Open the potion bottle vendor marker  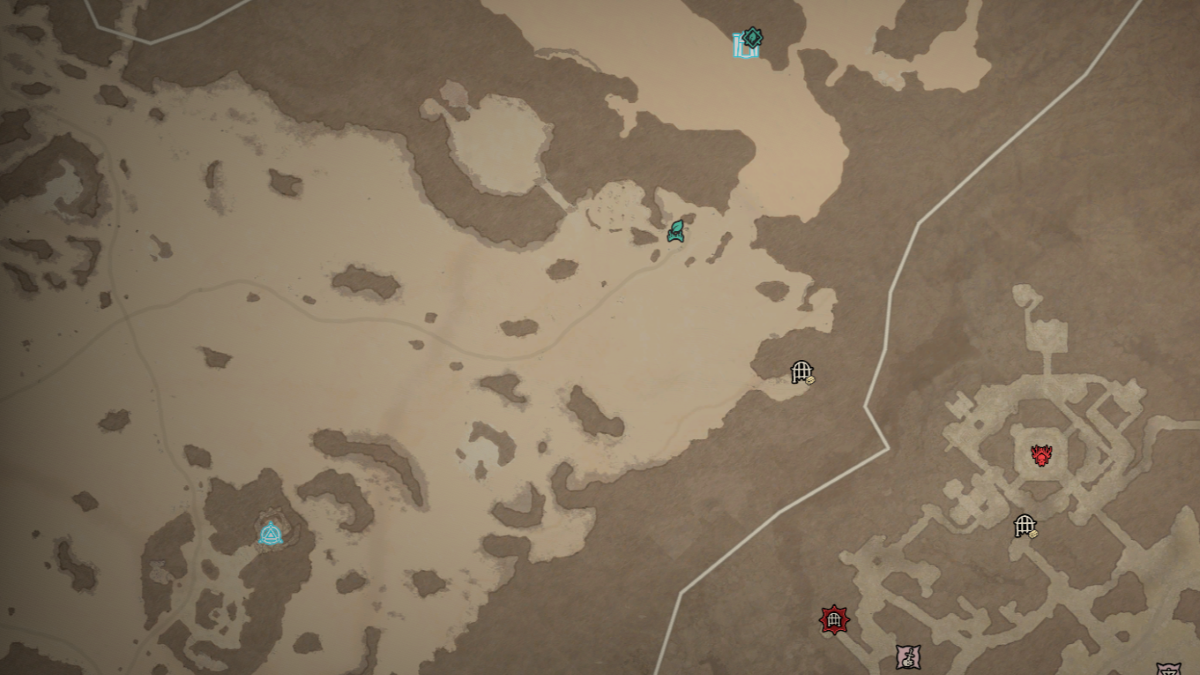tap(908, 657)
